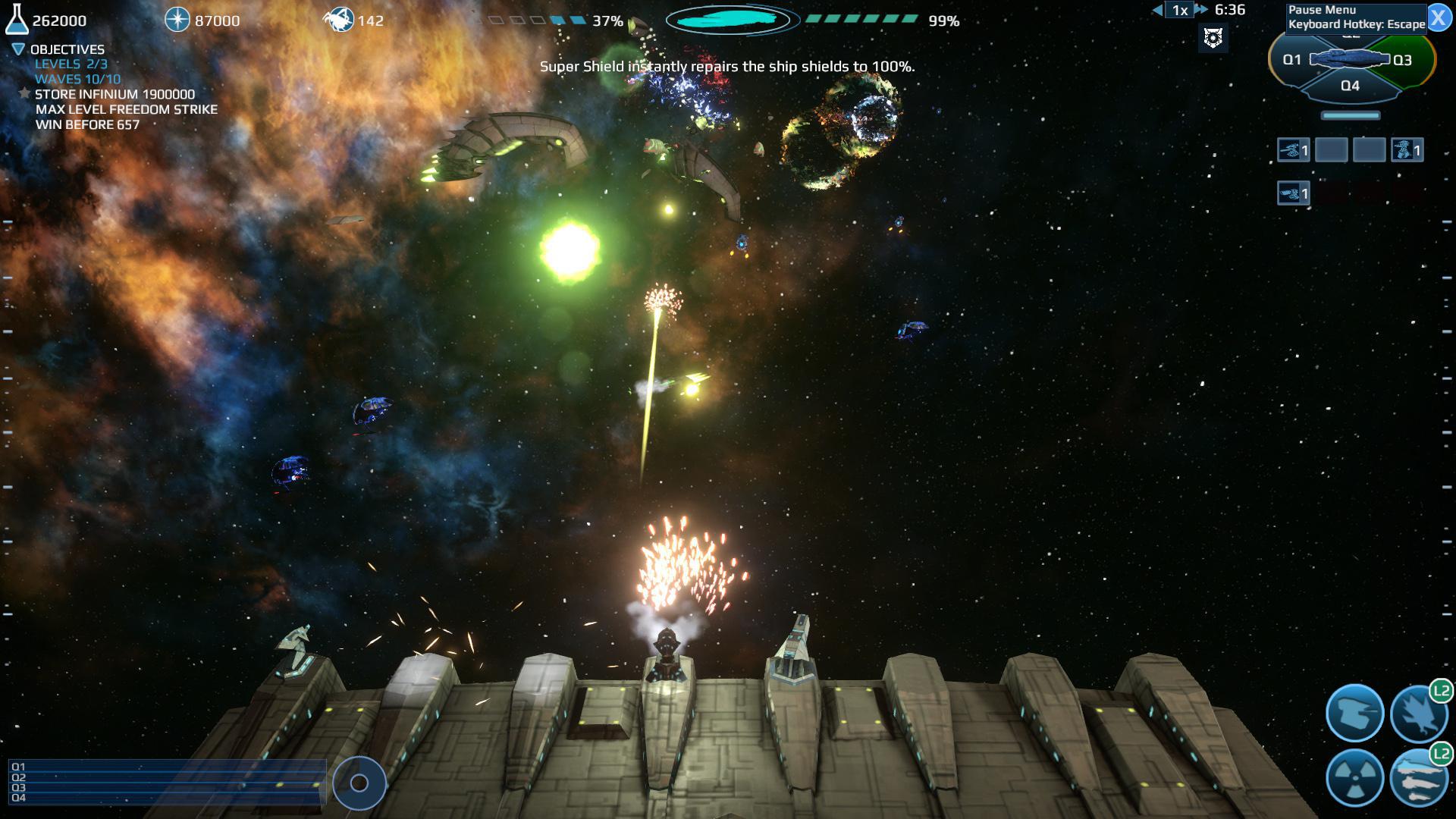Click the STORE INFINIUM 1900000 objective

[x=114, y=95]
